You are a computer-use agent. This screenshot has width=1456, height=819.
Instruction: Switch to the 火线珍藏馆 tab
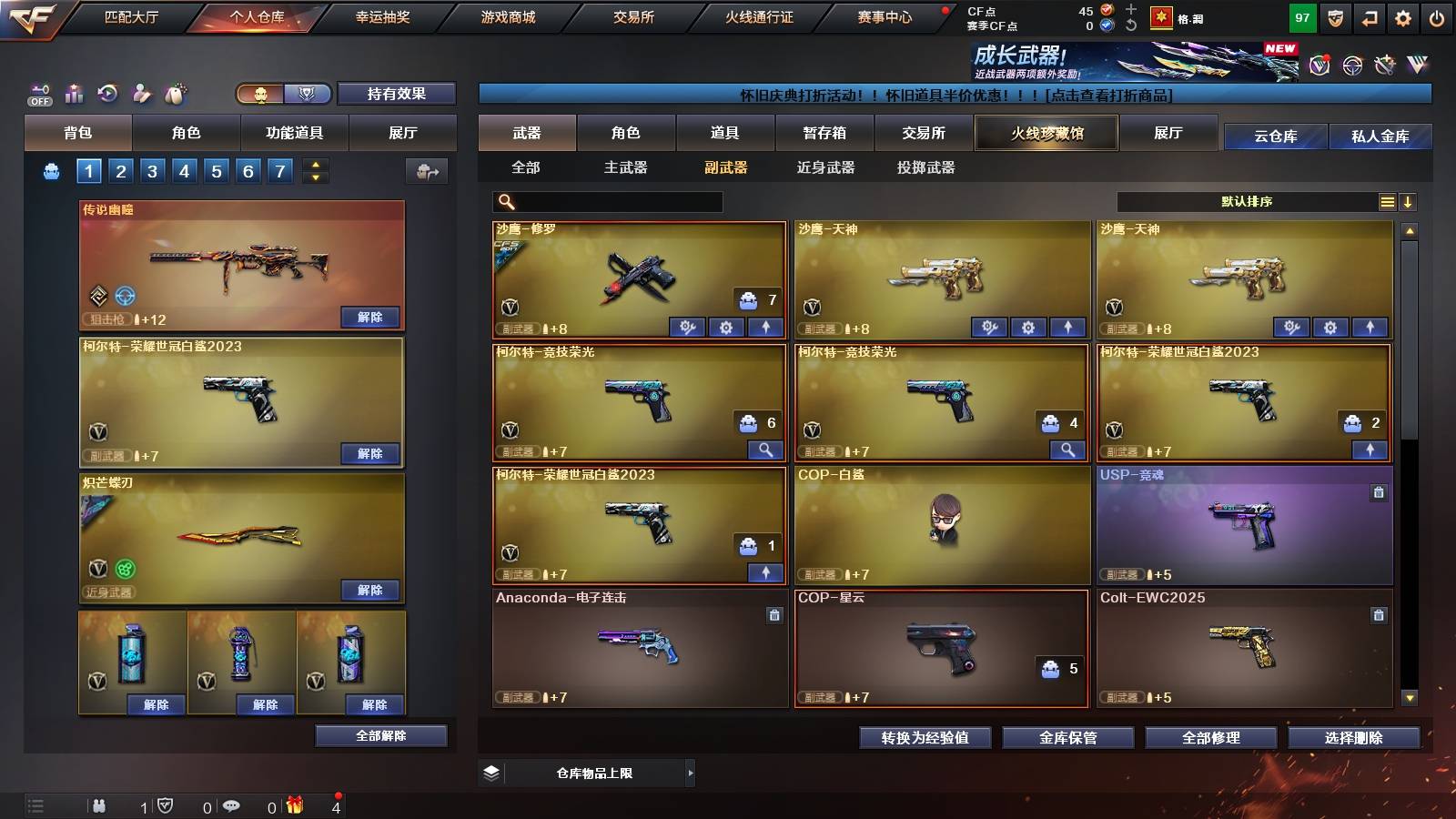point(1046,133)
